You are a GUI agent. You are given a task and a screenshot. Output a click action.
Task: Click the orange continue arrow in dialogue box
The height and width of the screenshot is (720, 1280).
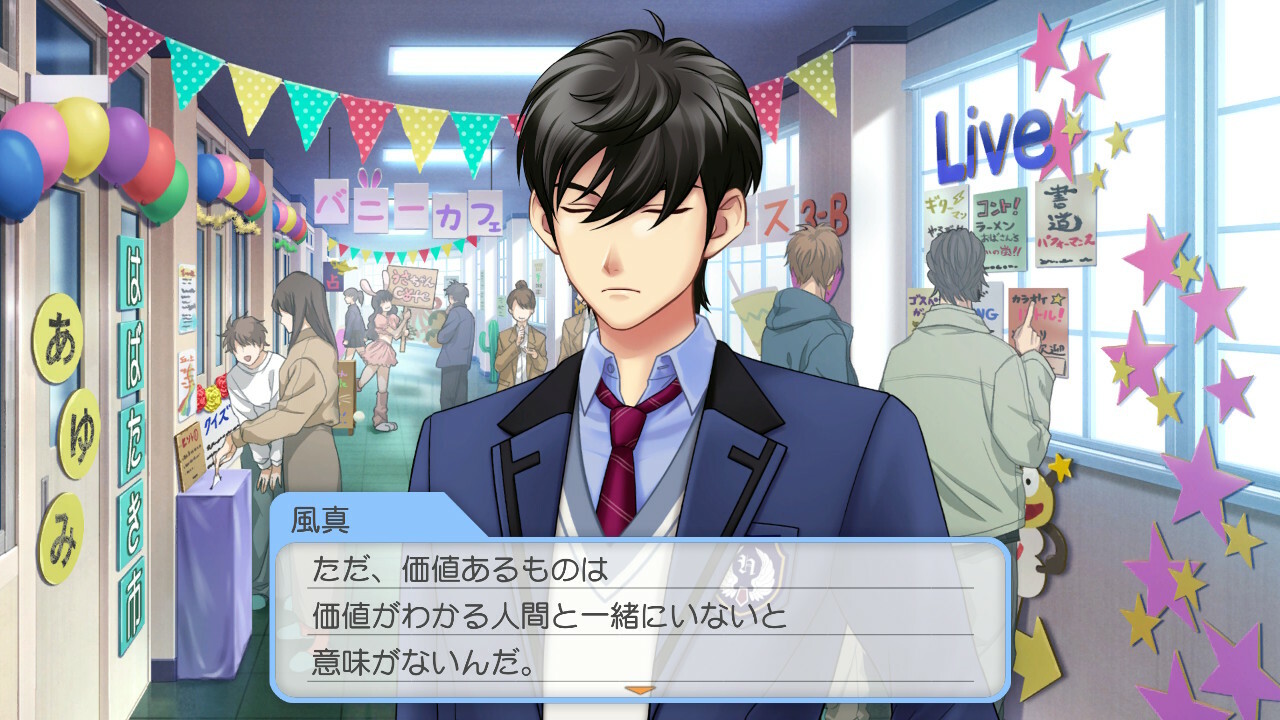pos(638,689)
